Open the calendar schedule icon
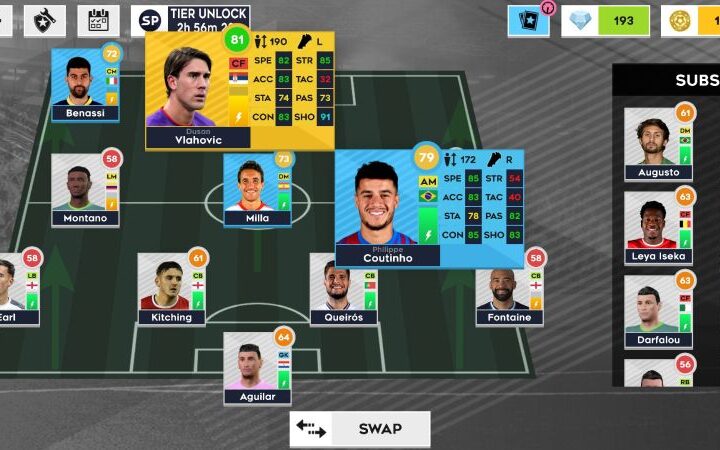Viewport: 720px width, 450px height. (98, 20)
